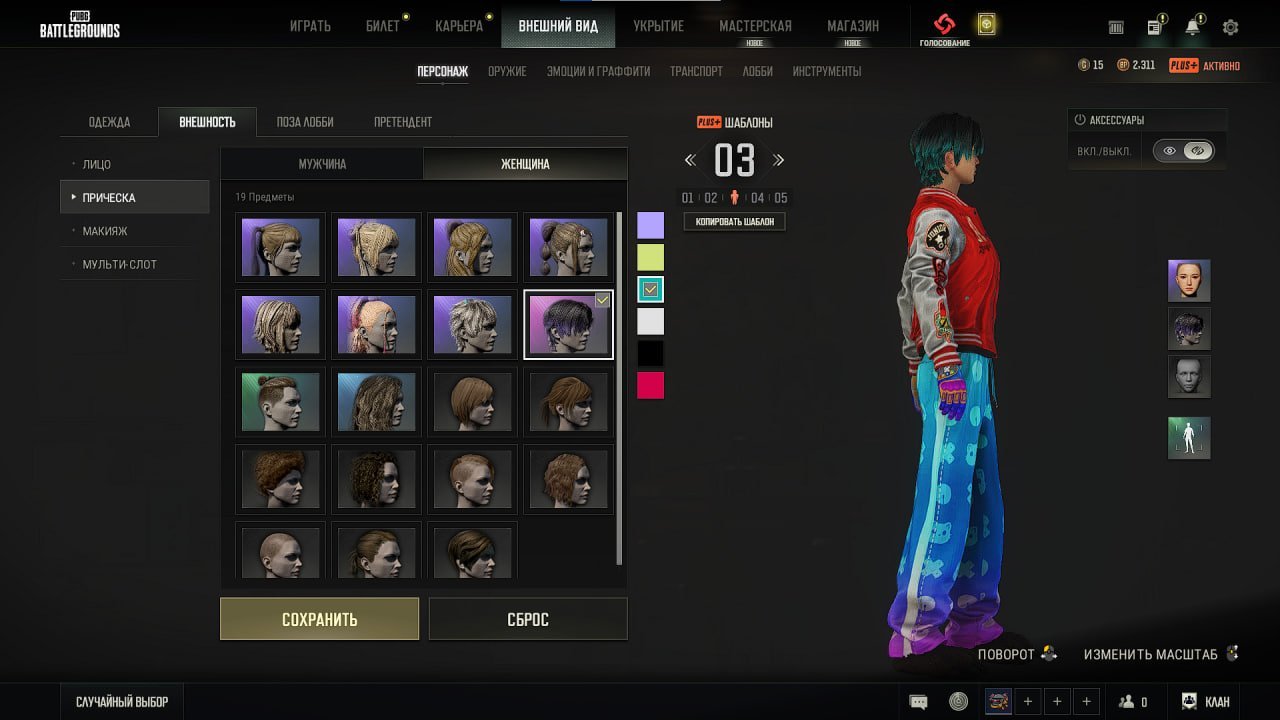Open the ПРЕТЕНДЕНТ tab
Screen dimensions: 1280x720
403,122
